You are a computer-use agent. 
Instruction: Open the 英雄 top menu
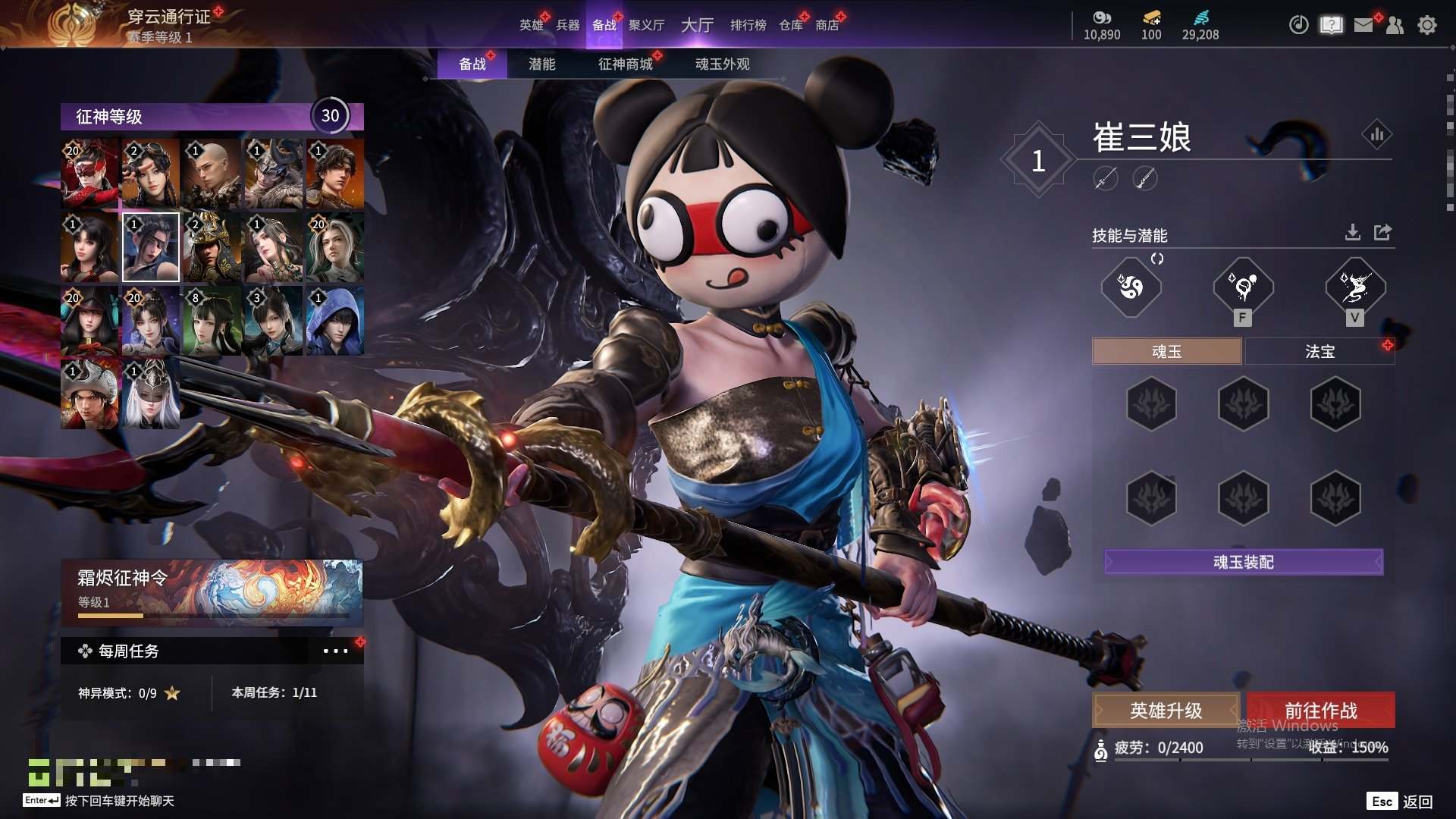531,25
